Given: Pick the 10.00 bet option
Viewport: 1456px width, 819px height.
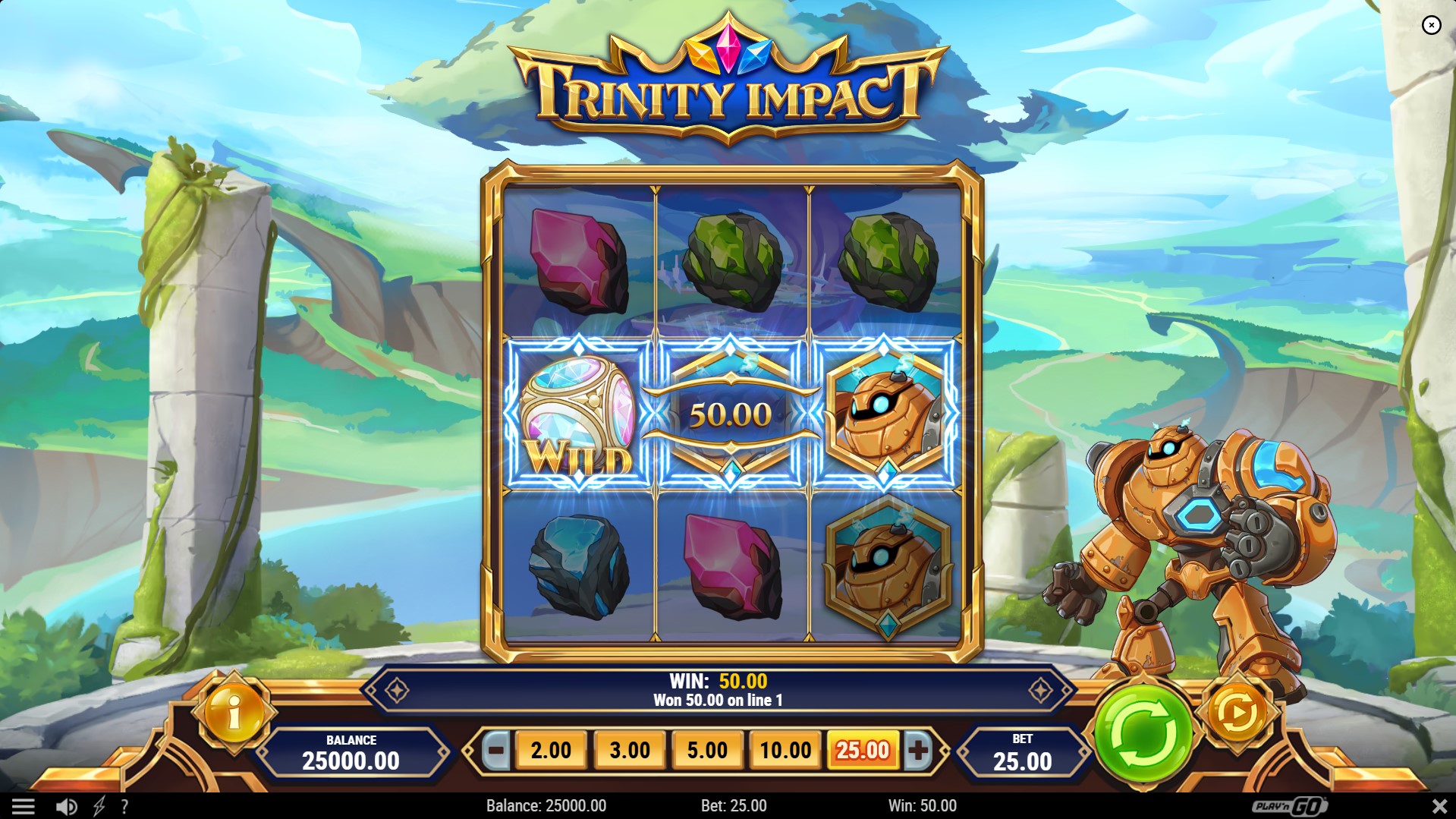Looking at the screenshot, I should coord(785,750).
